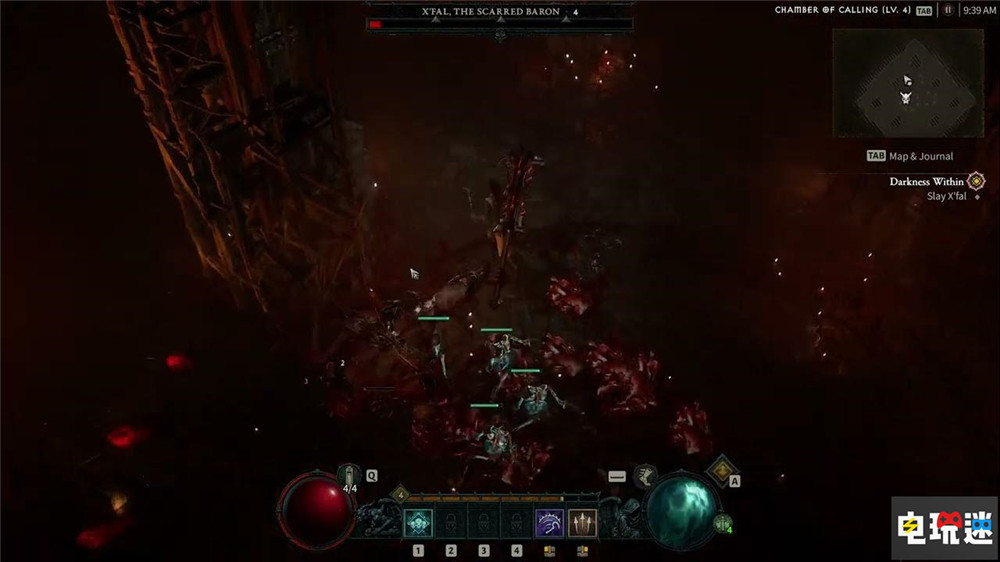Trigger the three bone spears skill
Screen dimensions: 1000x562
coord(582,523)
